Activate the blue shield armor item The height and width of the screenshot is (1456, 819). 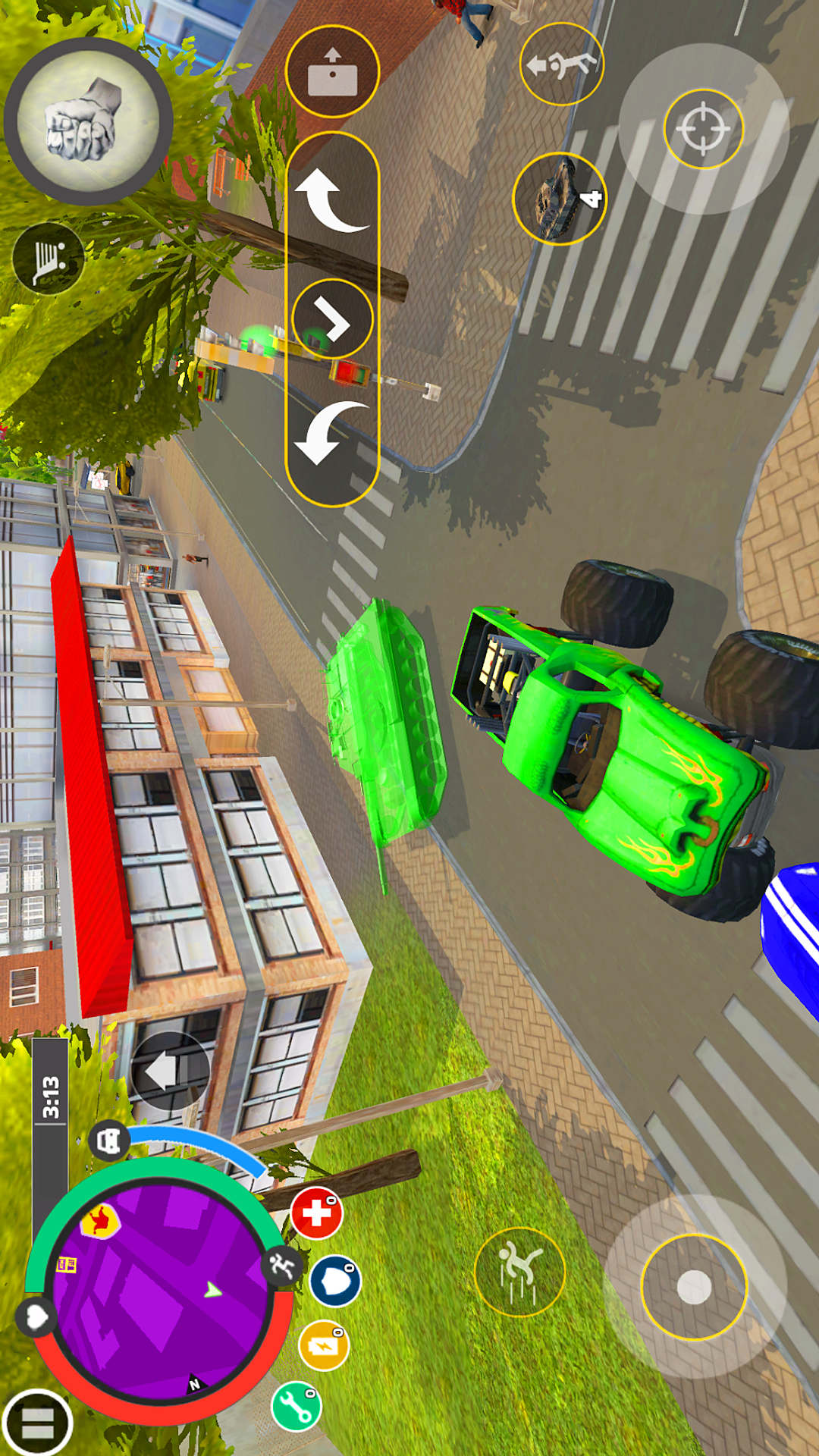point(335,1281)
